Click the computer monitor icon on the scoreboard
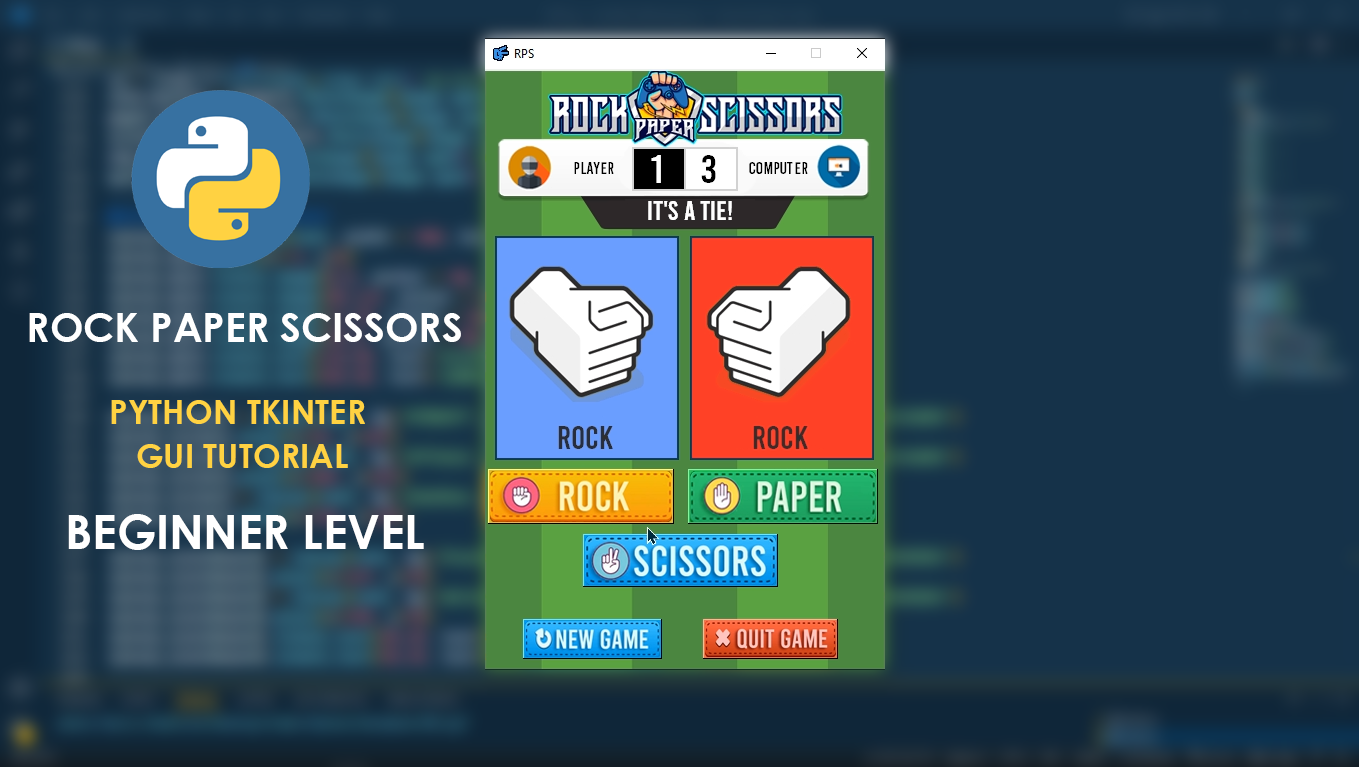Image resolution: width=1359 pixels, height=767 pixels. [839, 167]
